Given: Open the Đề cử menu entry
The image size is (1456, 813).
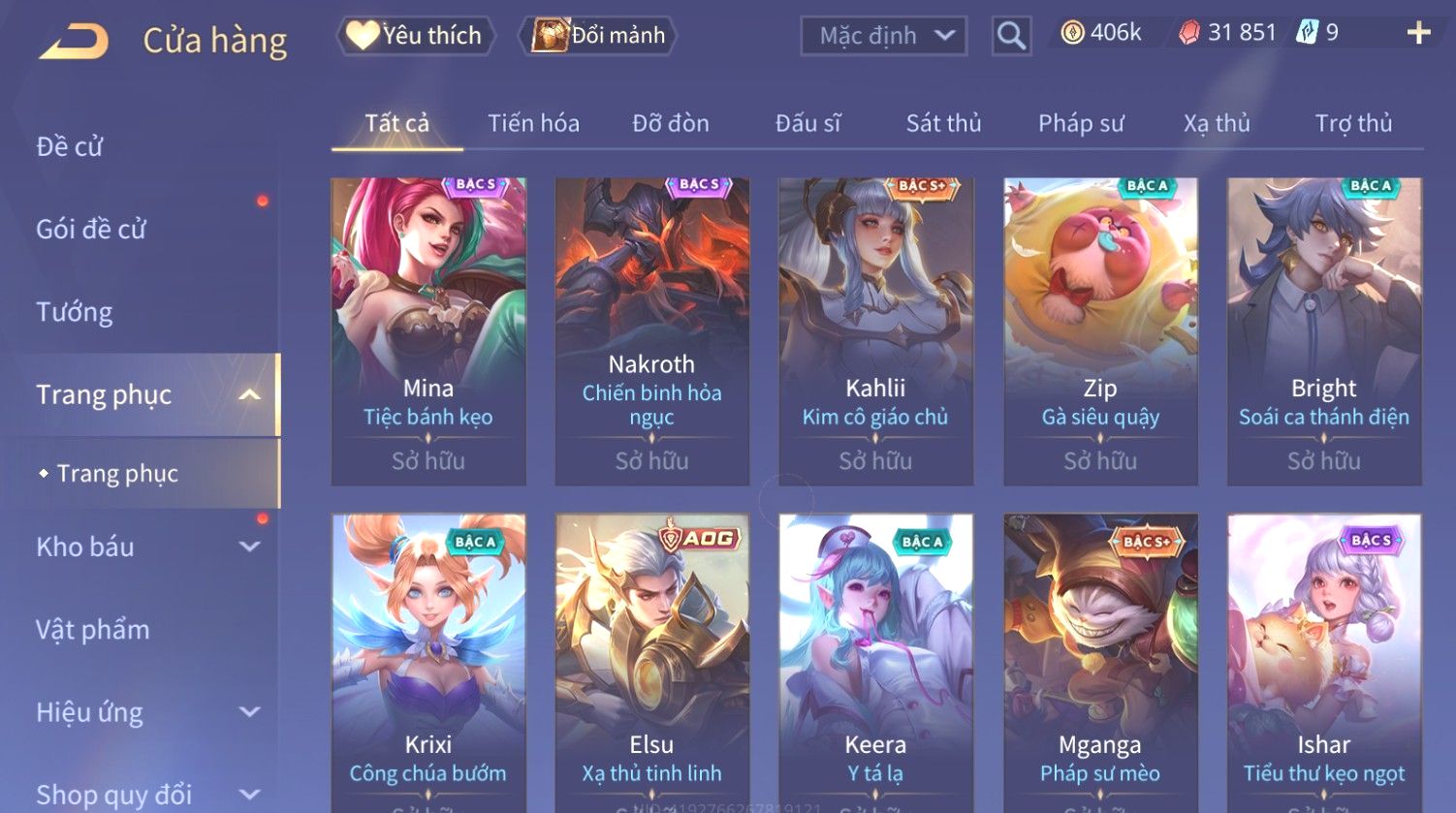Looking at the screenshot, I should pyautogui.click(x=70, y=146).
